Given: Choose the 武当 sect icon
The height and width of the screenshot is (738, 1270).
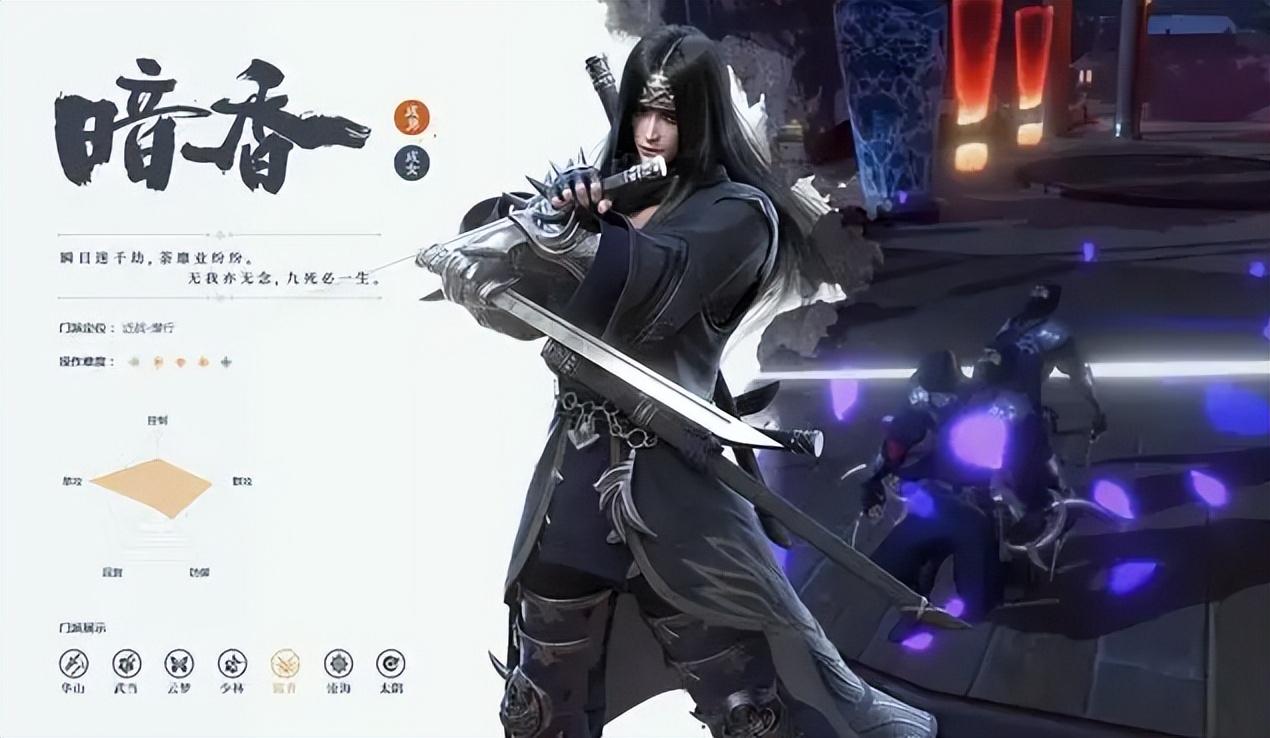Looking at the screenshot, I should 126,663.
